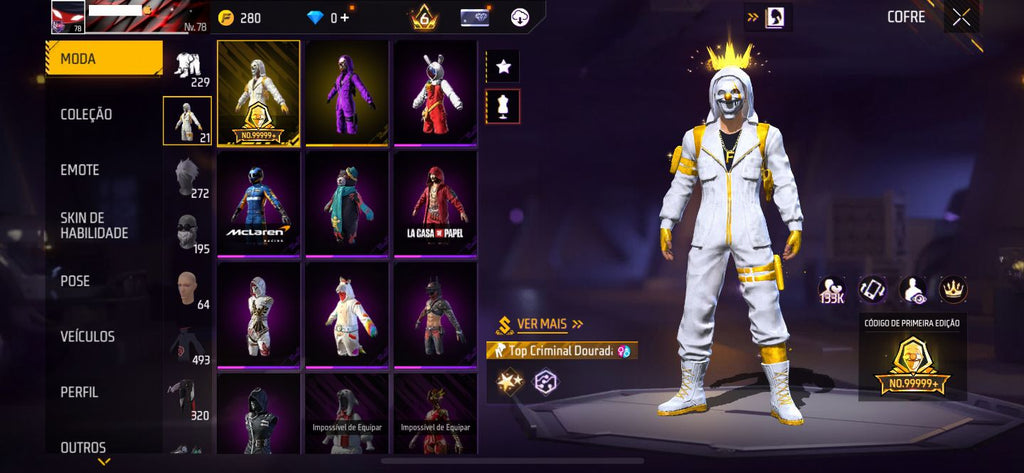Select the McLaren racing suit
Screen dimensions: 1024x473
point(259,203)
